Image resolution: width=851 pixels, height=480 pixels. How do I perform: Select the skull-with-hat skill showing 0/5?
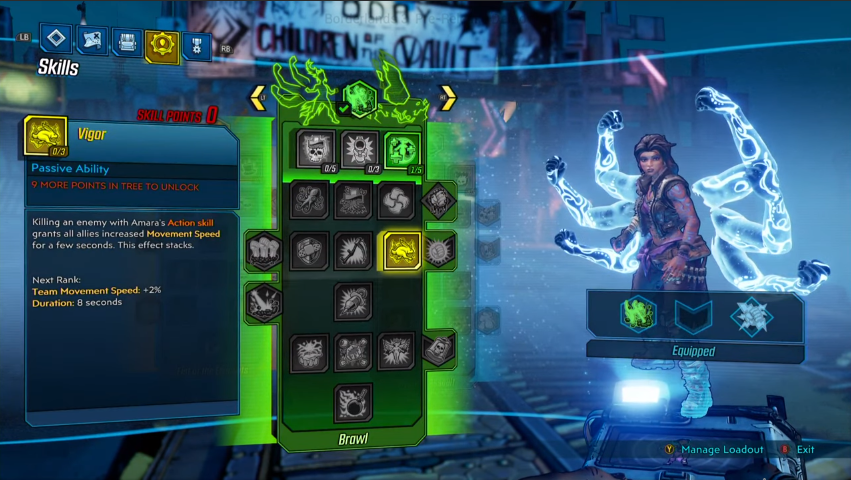pyautogui.click(x=317, y=149)
